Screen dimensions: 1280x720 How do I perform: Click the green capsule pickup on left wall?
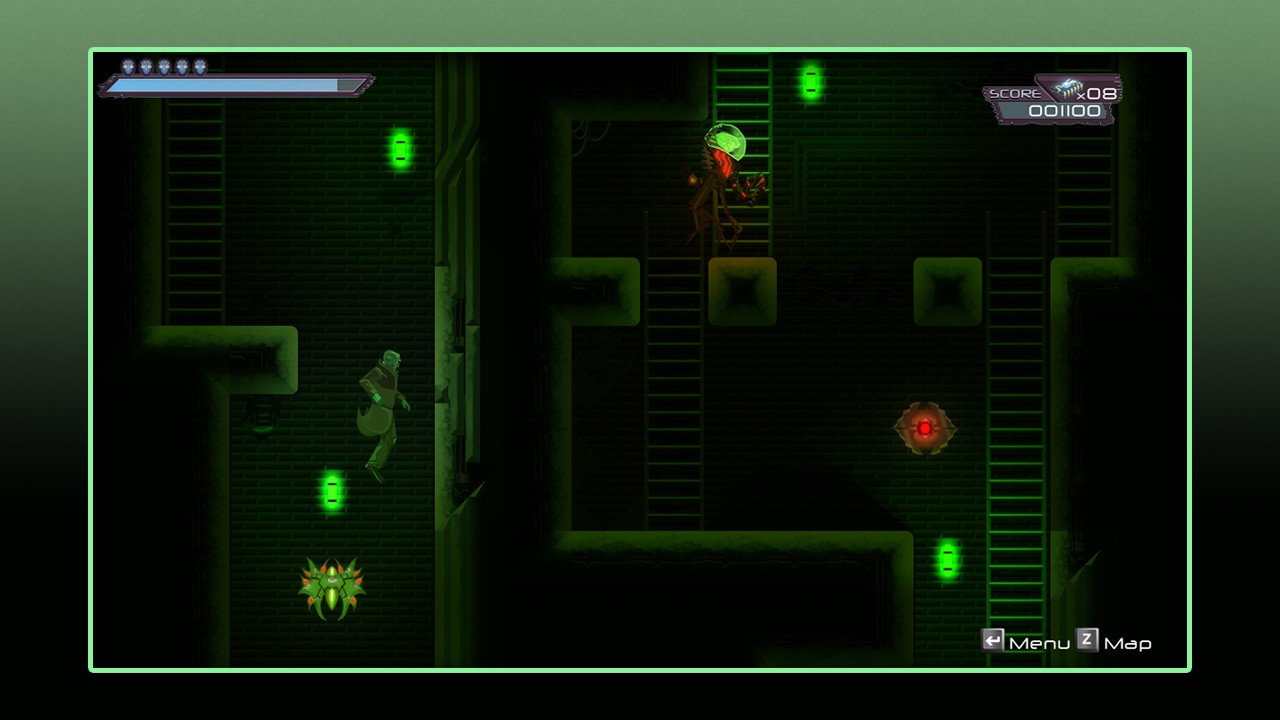pyautogui.click(x=330, y=490)
